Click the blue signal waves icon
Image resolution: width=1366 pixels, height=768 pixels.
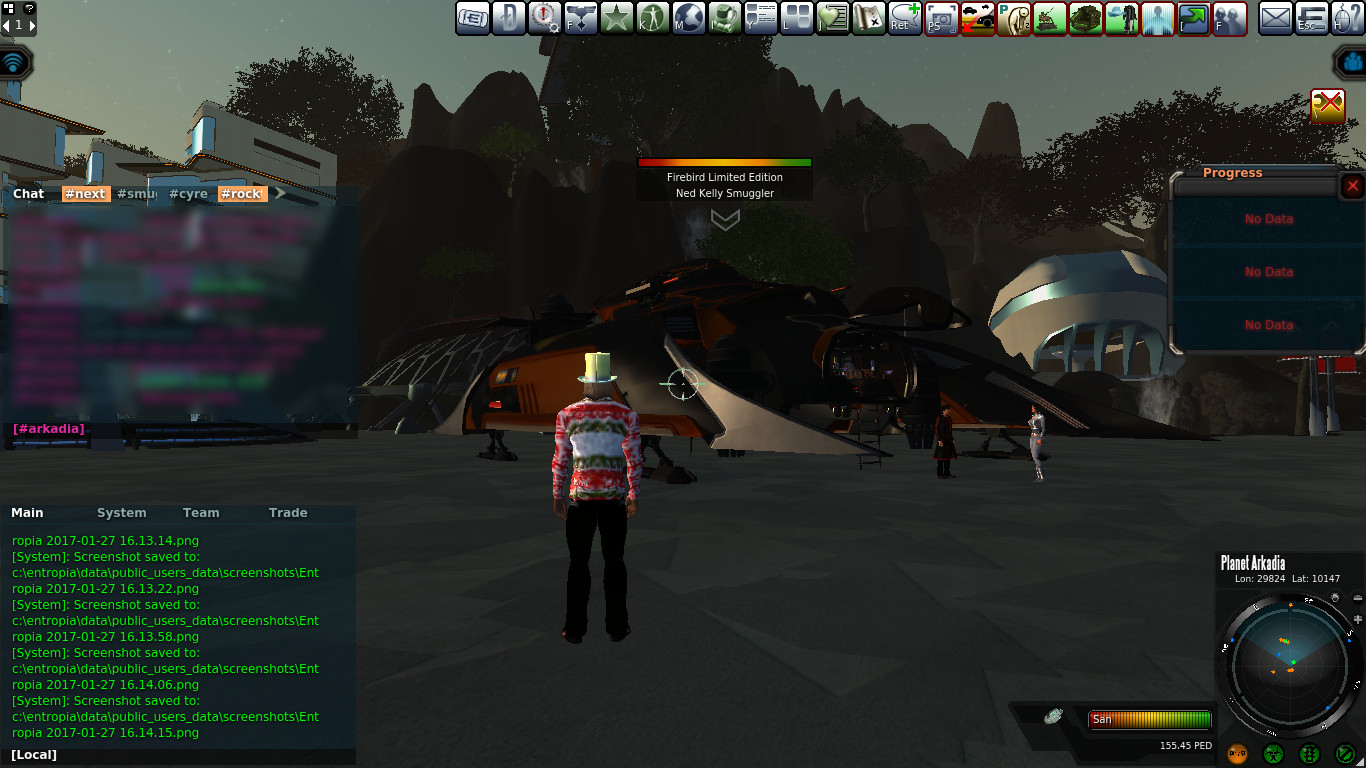[14, 63]
